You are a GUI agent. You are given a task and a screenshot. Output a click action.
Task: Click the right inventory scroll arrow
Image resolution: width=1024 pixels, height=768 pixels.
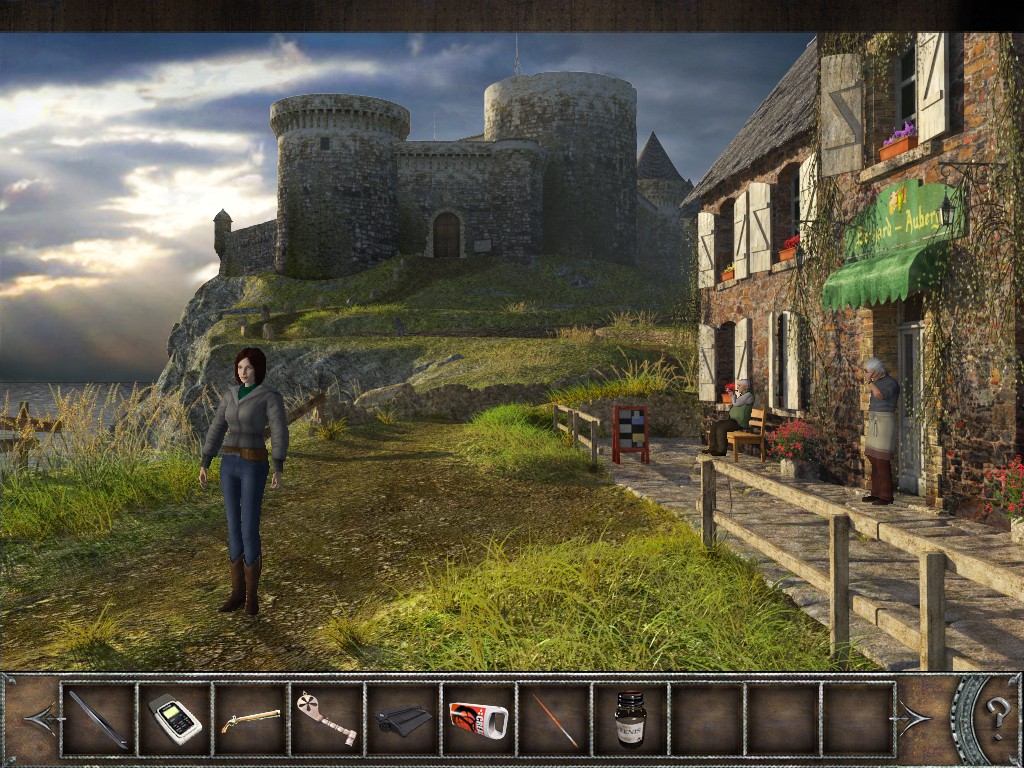coord(914,718)
